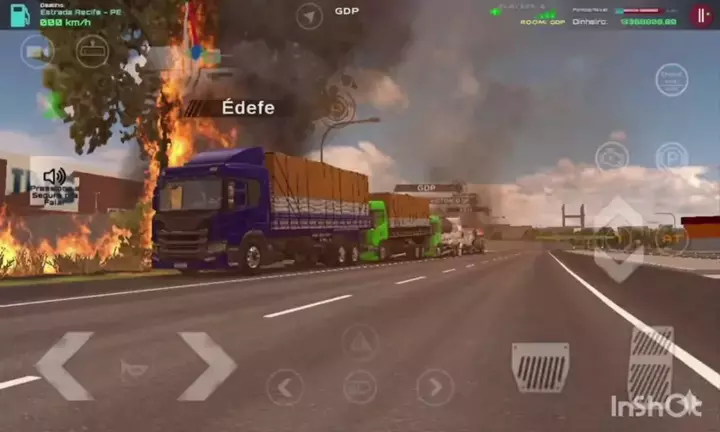Activate the left turn signal

coord(285,387)
